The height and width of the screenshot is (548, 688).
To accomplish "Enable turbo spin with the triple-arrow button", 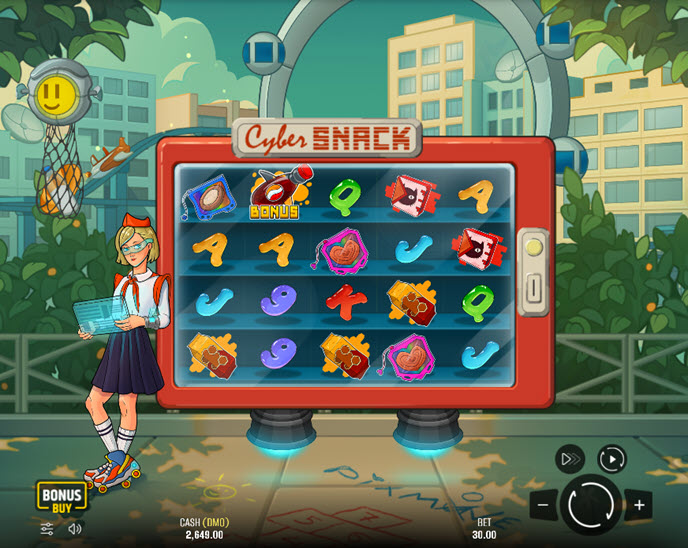I will 569,459.
